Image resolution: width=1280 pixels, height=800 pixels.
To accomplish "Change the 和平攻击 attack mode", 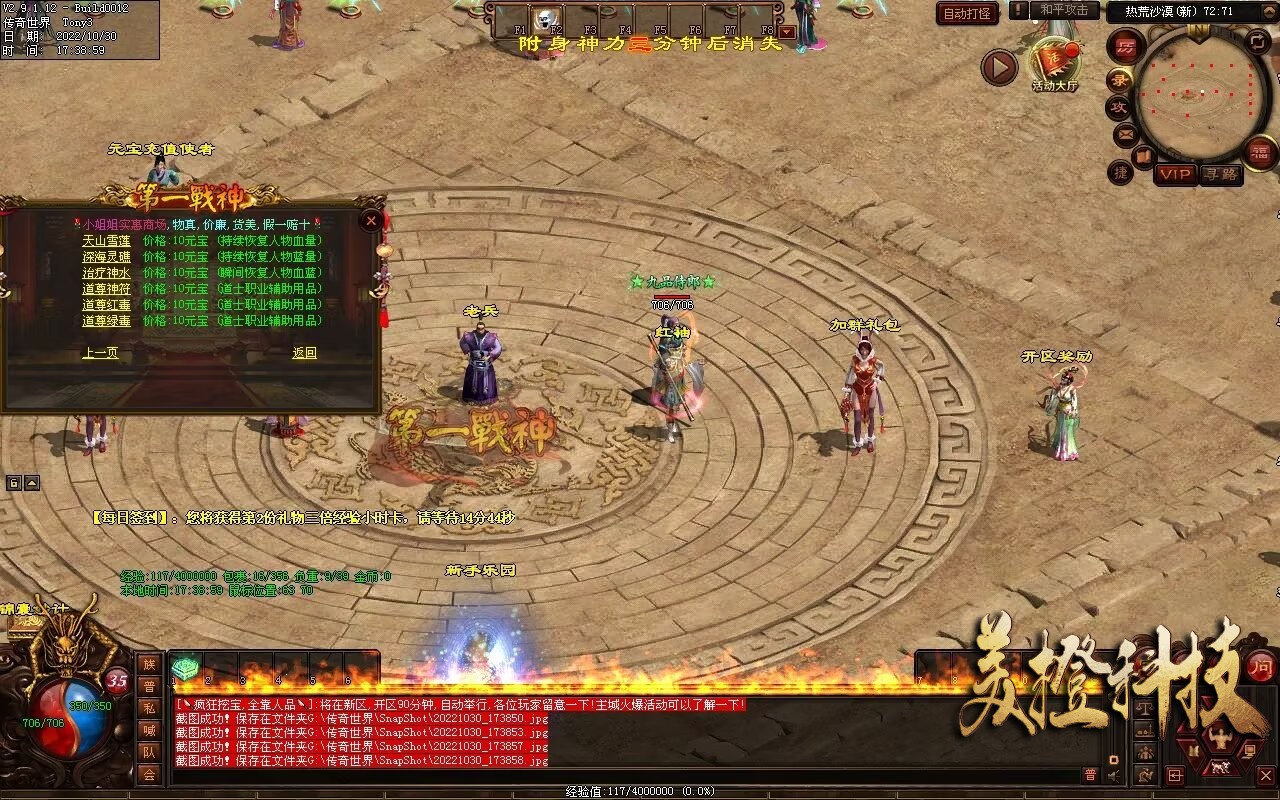I will (1063, 10).
